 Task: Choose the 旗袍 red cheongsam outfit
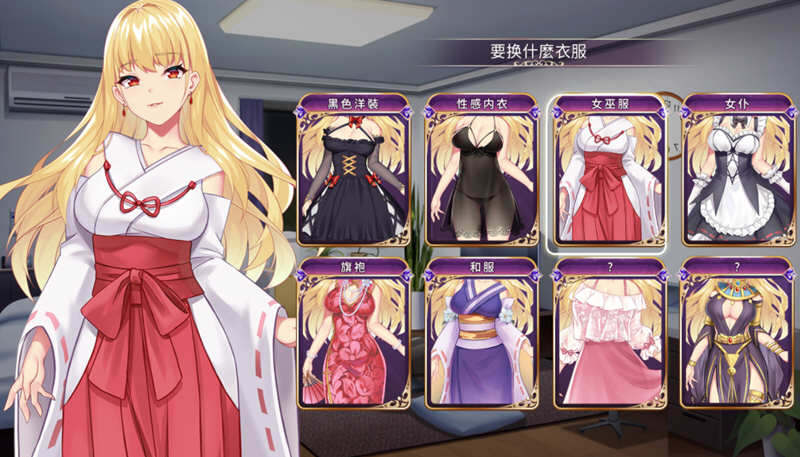pos(354,335)
